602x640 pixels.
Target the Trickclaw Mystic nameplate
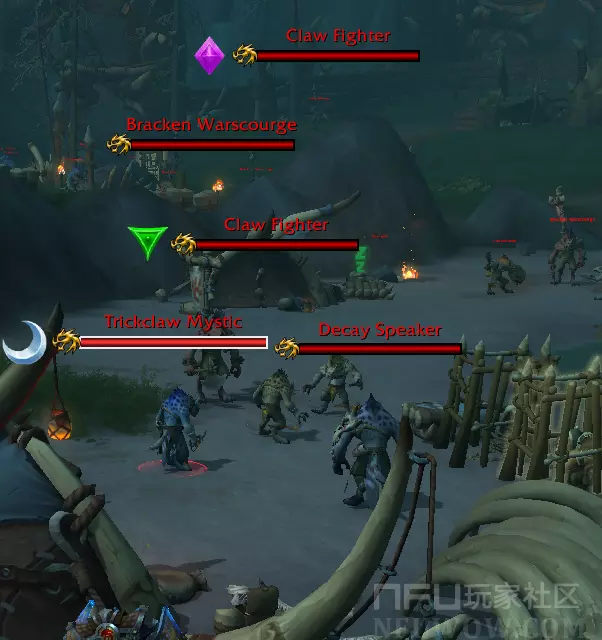(x=173, y=342)
